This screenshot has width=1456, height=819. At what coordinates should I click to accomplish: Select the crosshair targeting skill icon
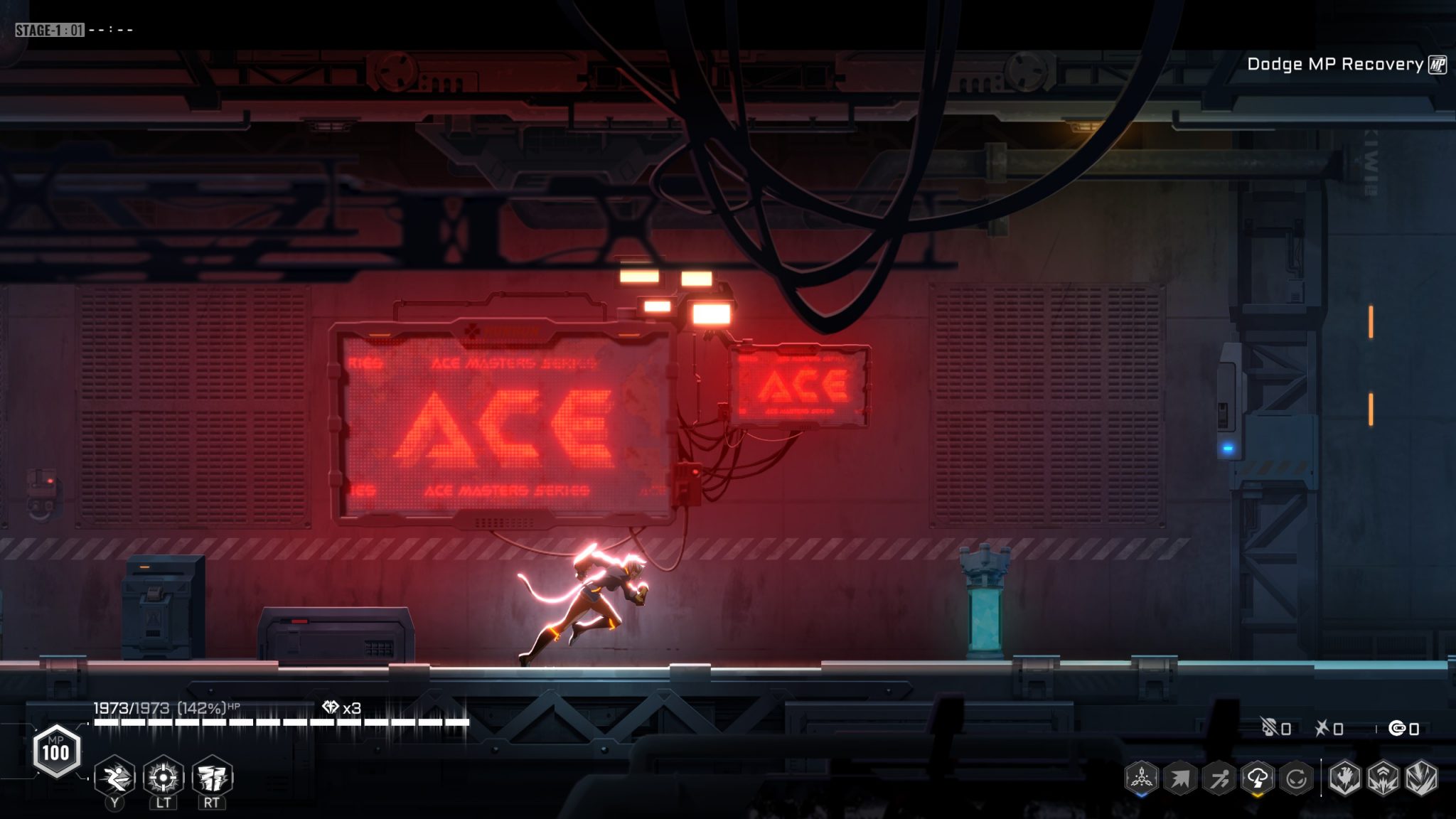164,777
